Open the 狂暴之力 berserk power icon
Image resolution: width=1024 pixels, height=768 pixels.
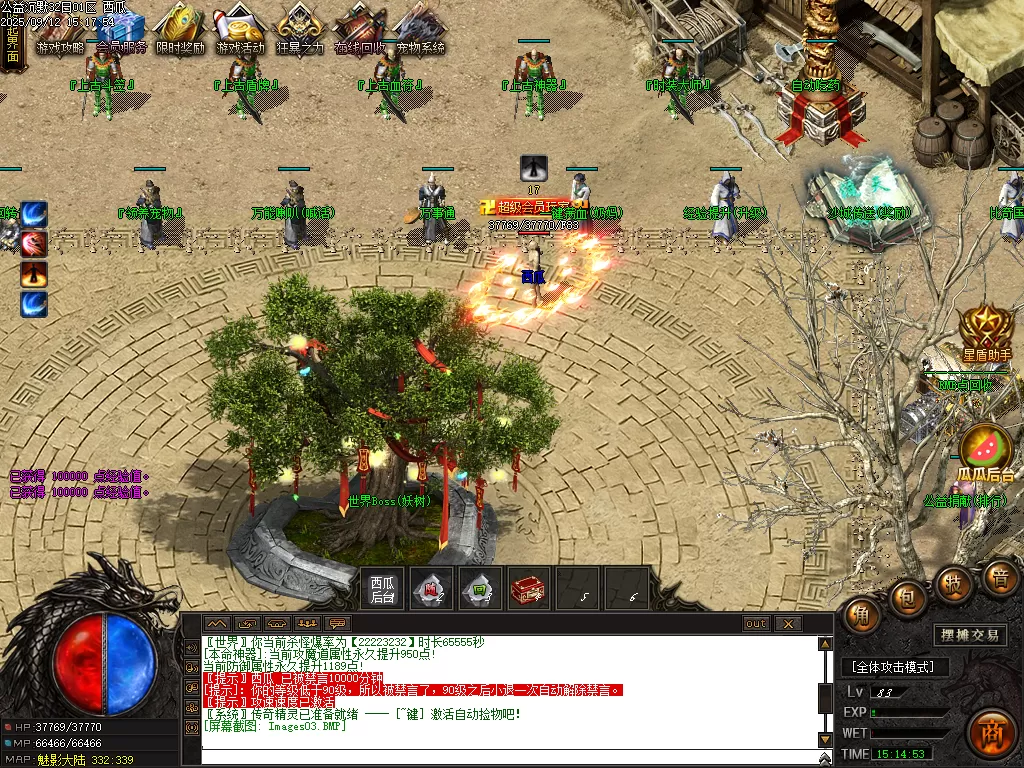pyautogui.click(x=300, y=28)
